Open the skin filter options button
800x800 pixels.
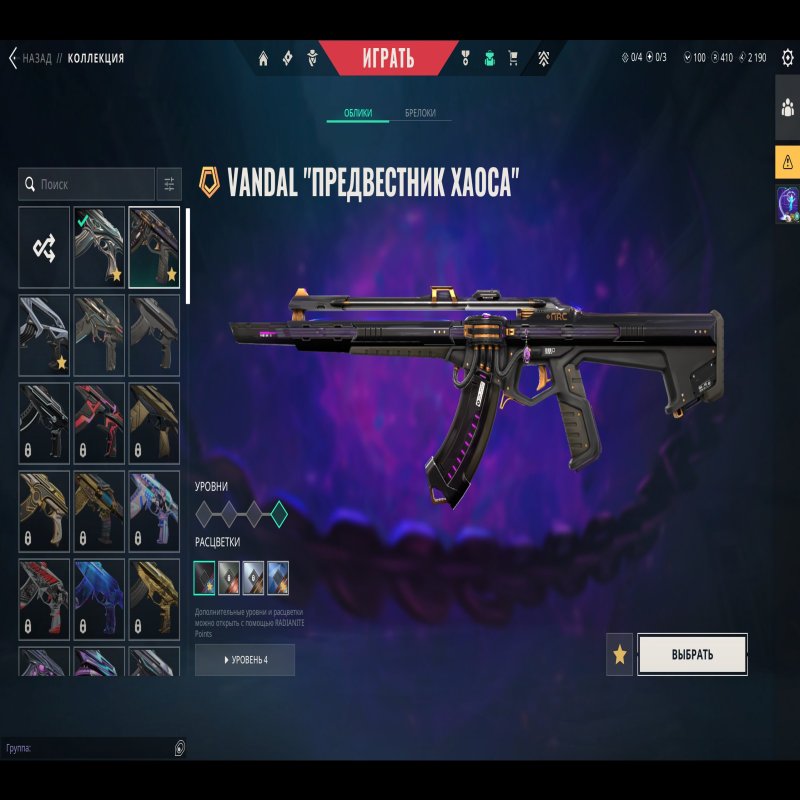(169, 184)
